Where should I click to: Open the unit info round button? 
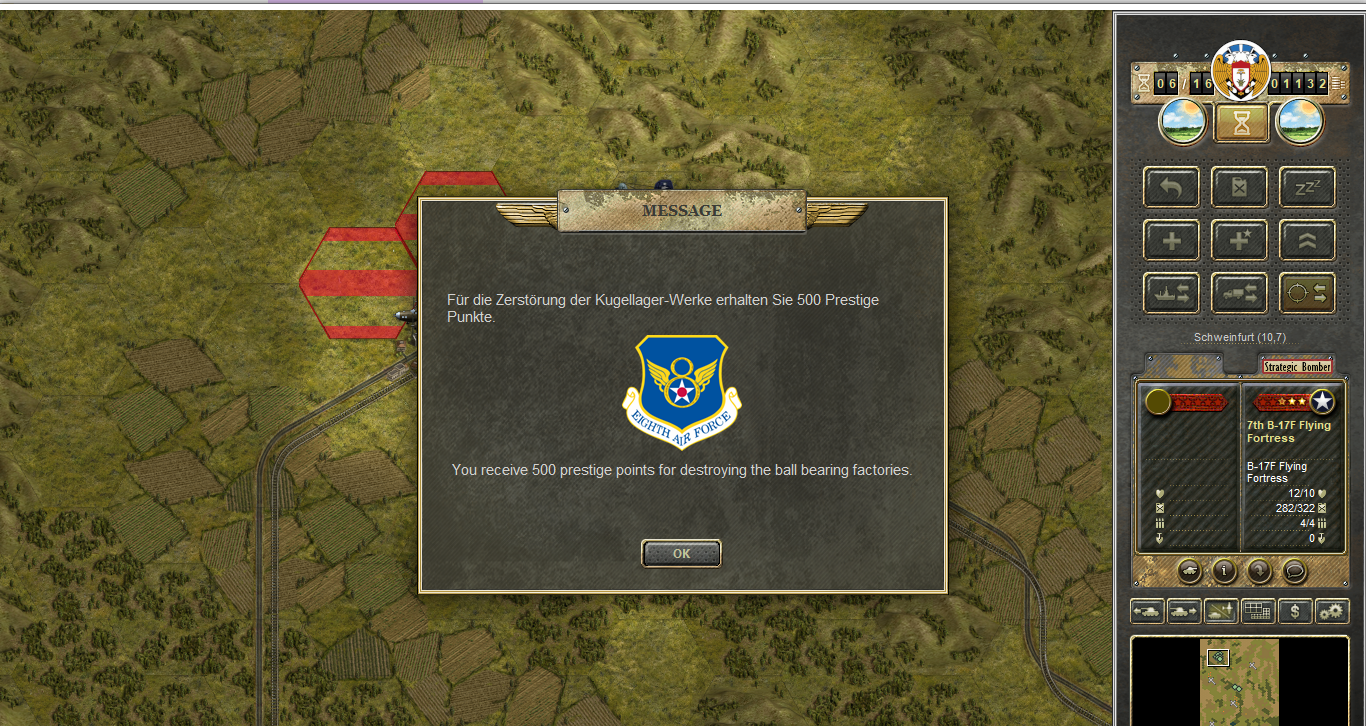pos(1224,571)
